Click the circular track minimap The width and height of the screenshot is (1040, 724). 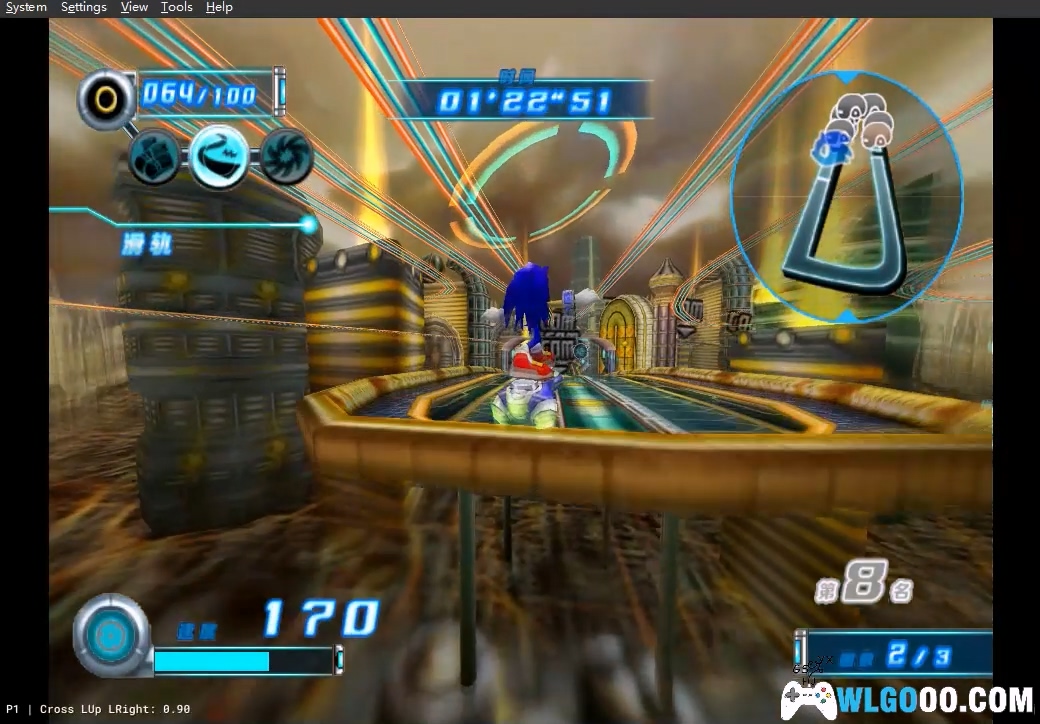[847, 195]
